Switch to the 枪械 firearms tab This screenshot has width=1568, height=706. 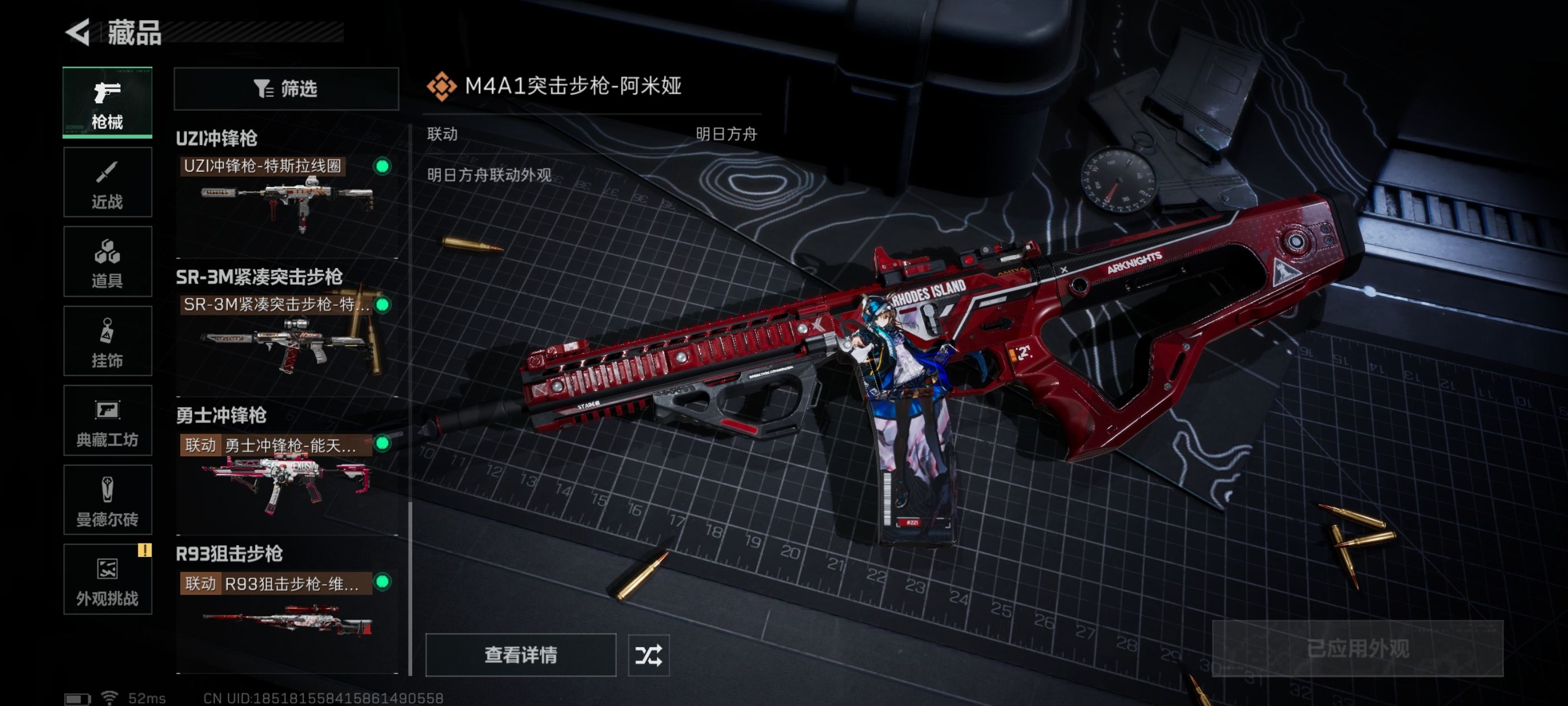(107, 103)
